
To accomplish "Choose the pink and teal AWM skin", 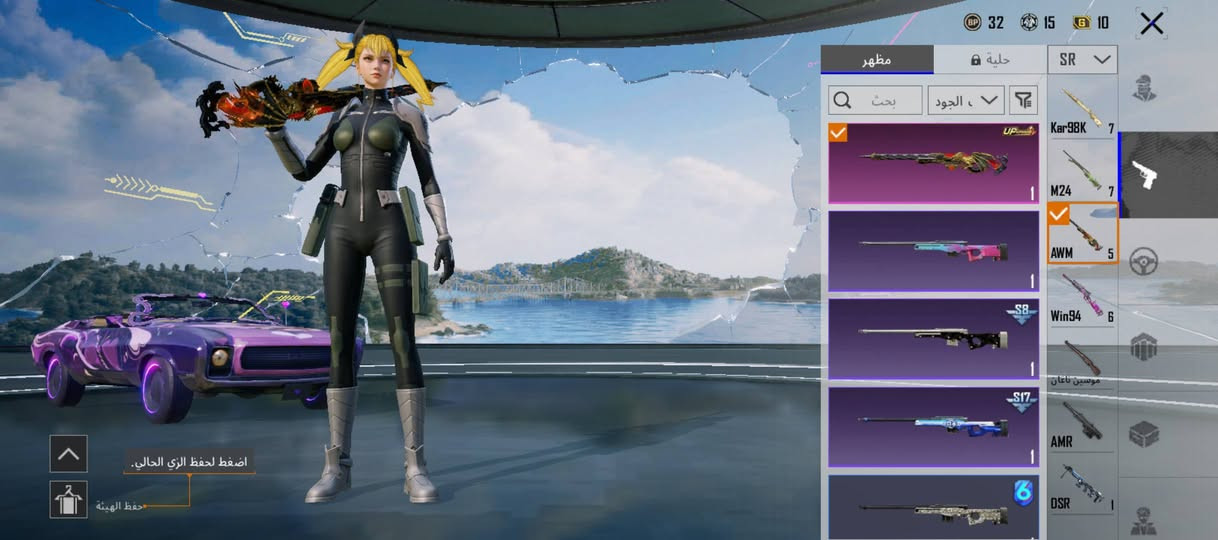I will (x=933, y=250).
